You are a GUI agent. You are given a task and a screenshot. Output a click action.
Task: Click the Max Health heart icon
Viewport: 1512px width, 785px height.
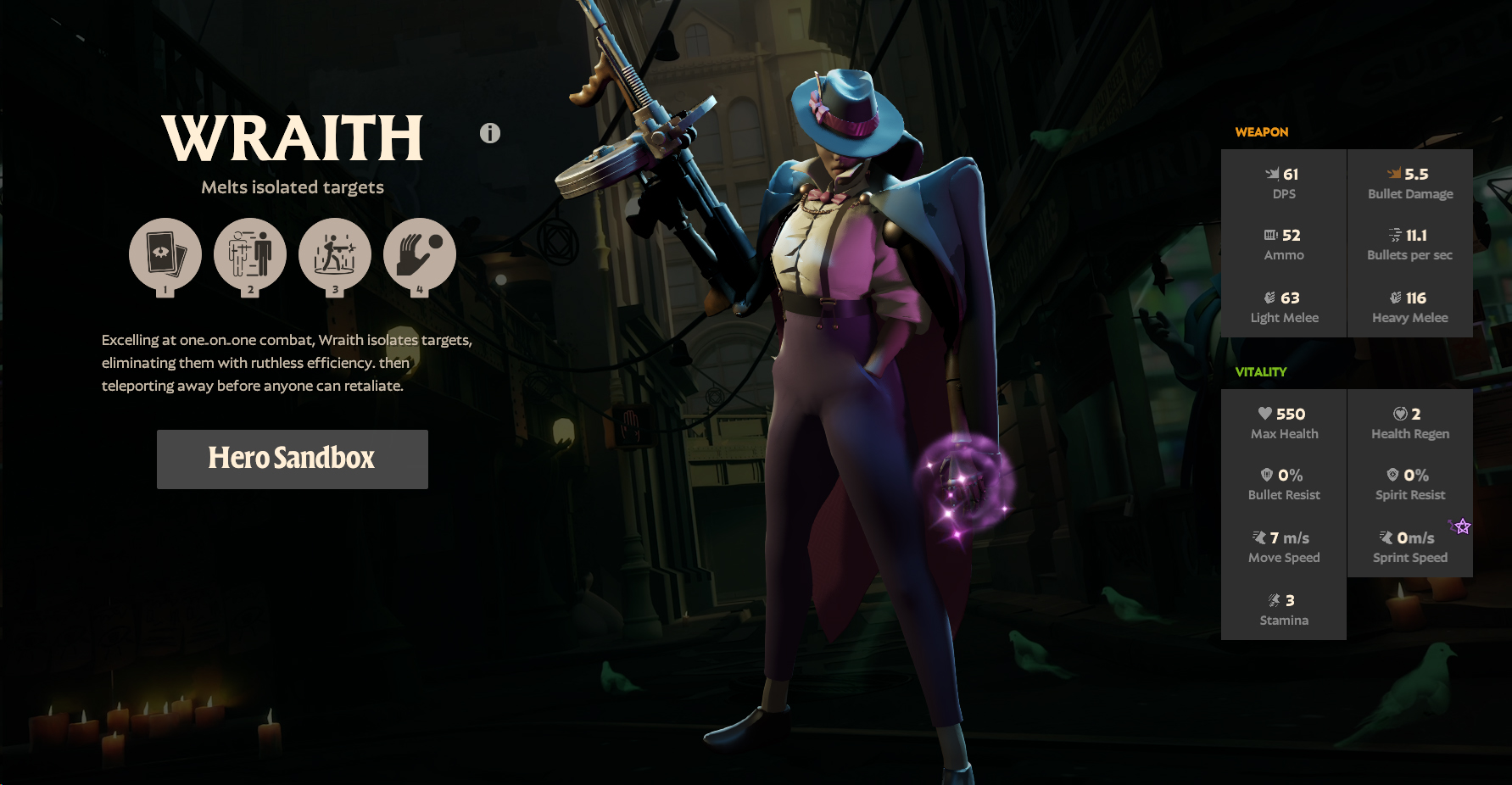(1264, 415)
